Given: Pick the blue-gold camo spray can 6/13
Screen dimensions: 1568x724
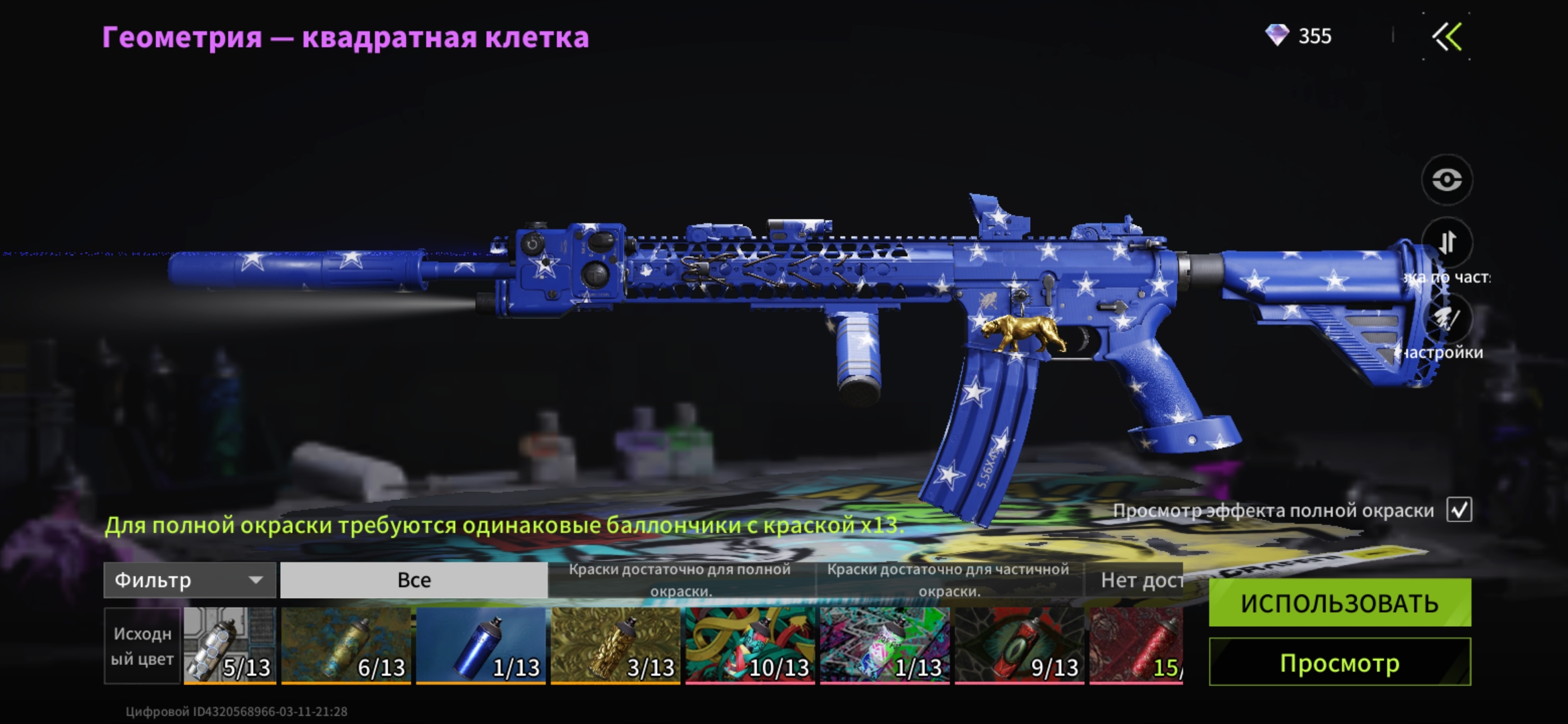Looking at the screenshot, I should click(346, 646).
